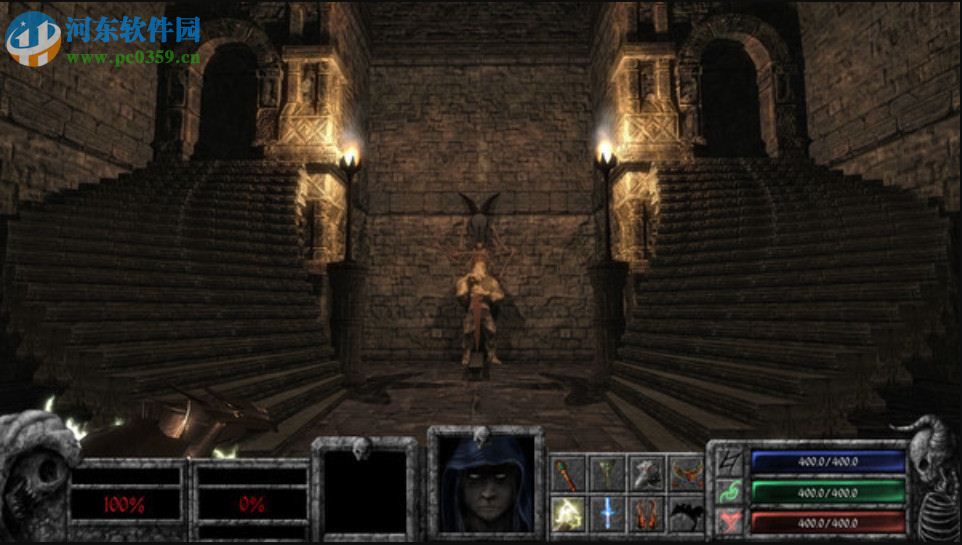Select the black bat silhouette slot
The width and height of the screenshot is (962, 545).
pyautogui.click(x=686, y=513)
